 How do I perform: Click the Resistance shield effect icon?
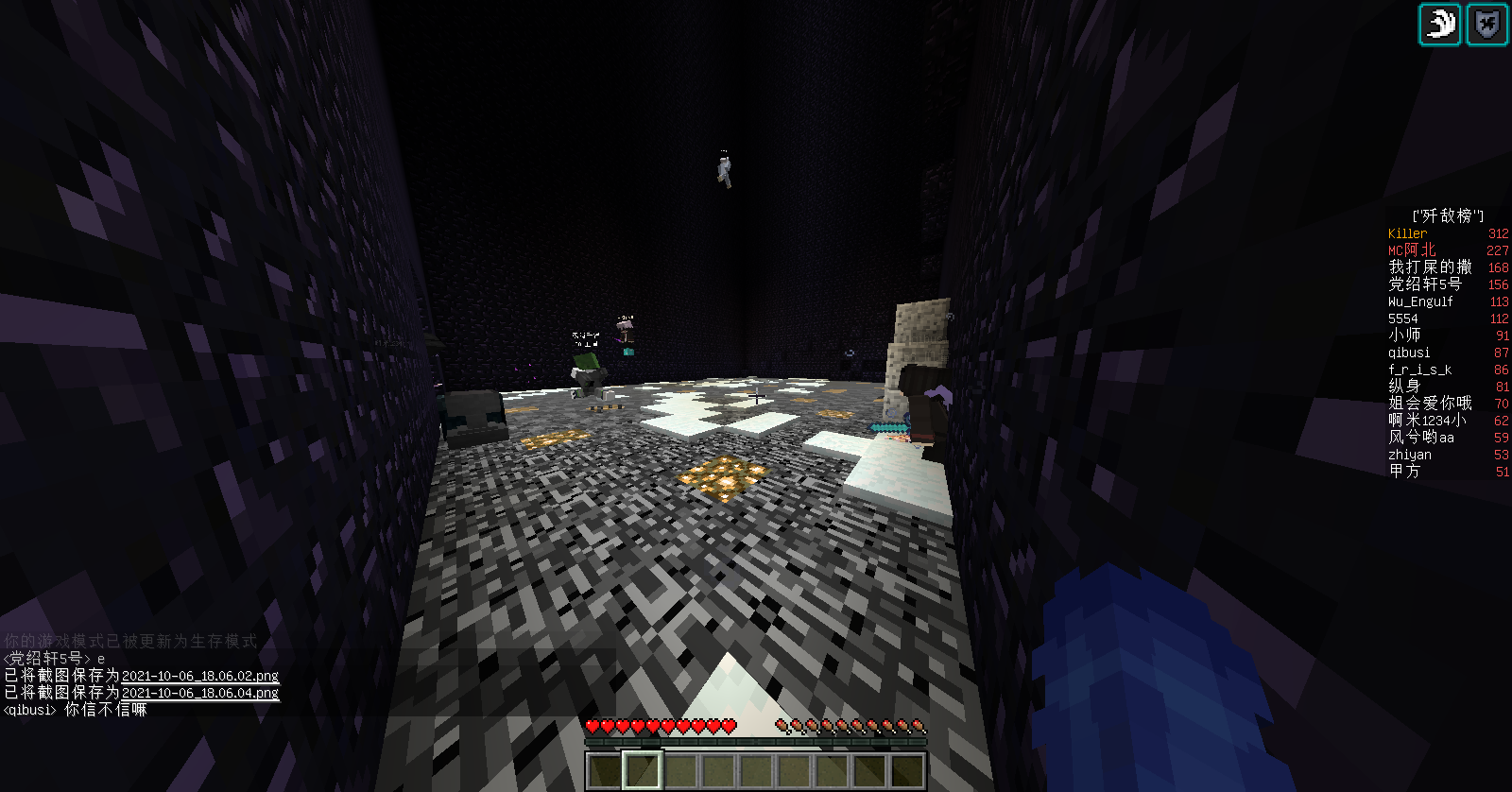click(x=1486, y=24)
